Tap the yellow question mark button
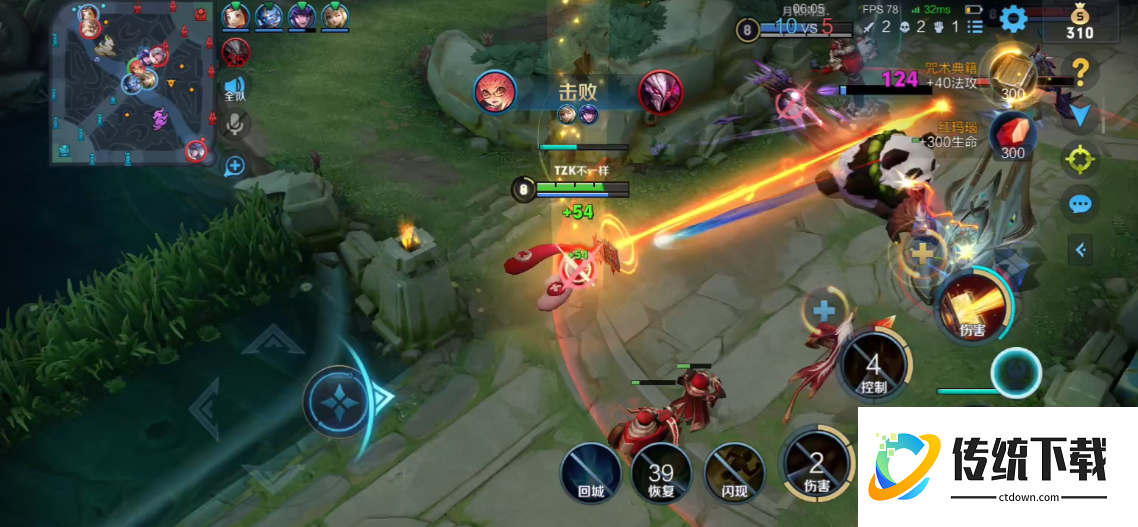 (x=1080, y=70)
